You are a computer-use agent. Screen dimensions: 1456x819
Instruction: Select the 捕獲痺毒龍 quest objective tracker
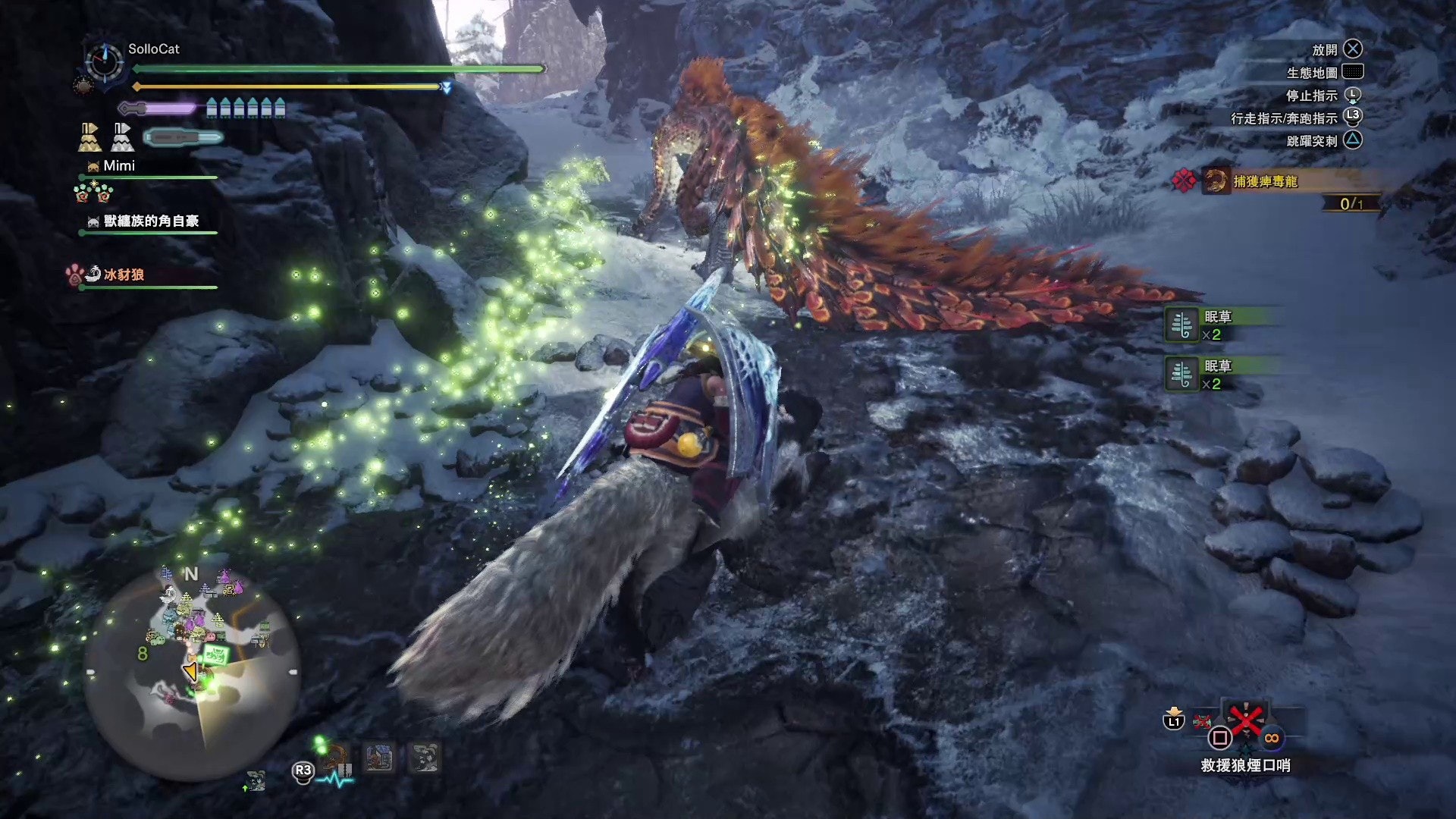(x=1264, y=181)
